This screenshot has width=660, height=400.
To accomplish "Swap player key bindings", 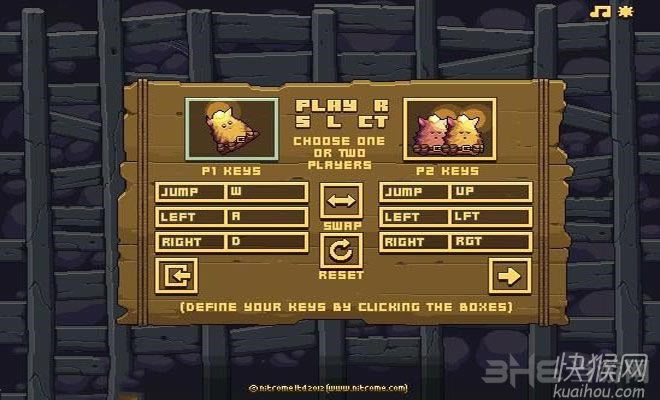I will [x=341, y=200].
